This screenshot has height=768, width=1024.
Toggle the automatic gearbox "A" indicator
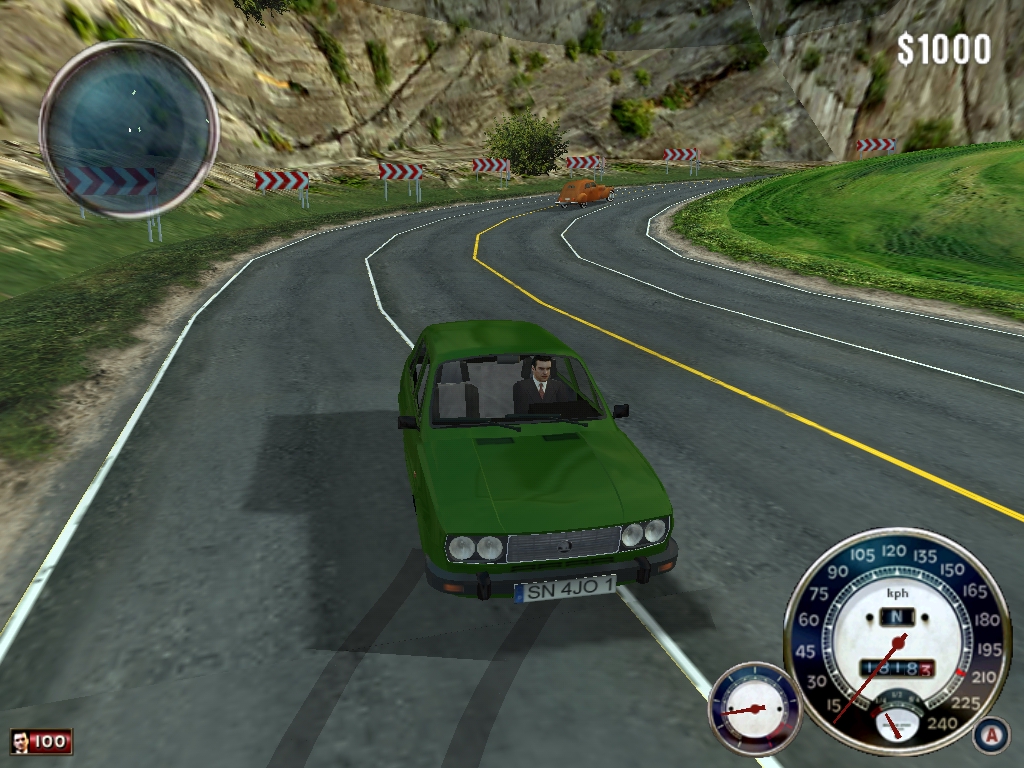tap(991, 735)
